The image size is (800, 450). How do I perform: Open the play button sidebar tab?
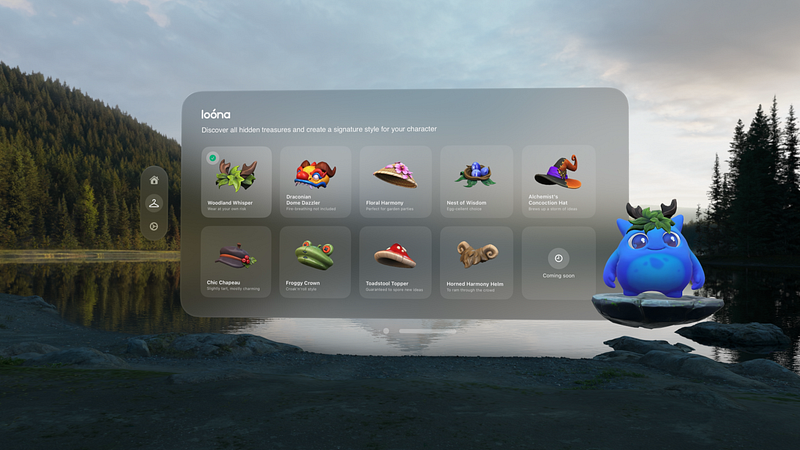point(154,227)
